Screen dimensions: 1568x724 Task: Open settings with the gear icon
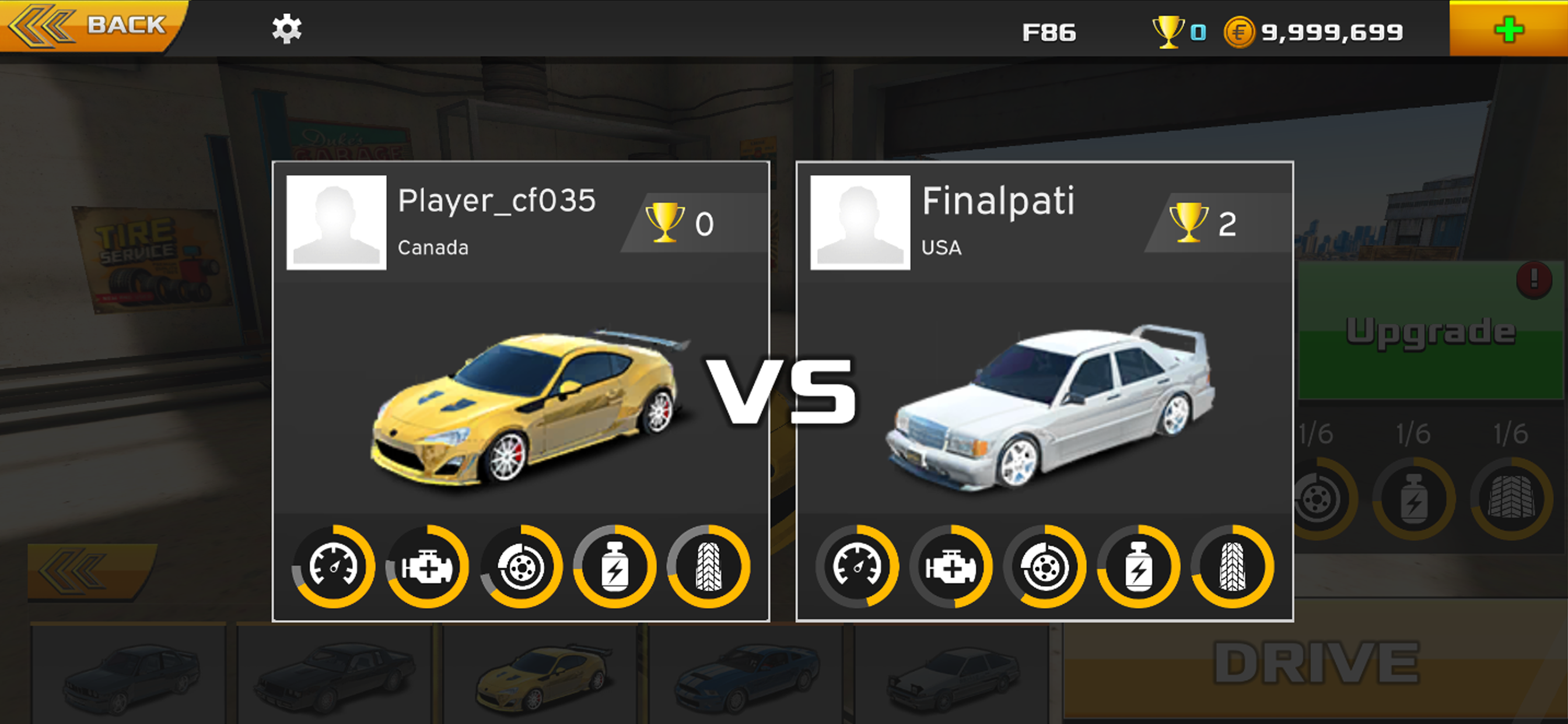point(286,29)
